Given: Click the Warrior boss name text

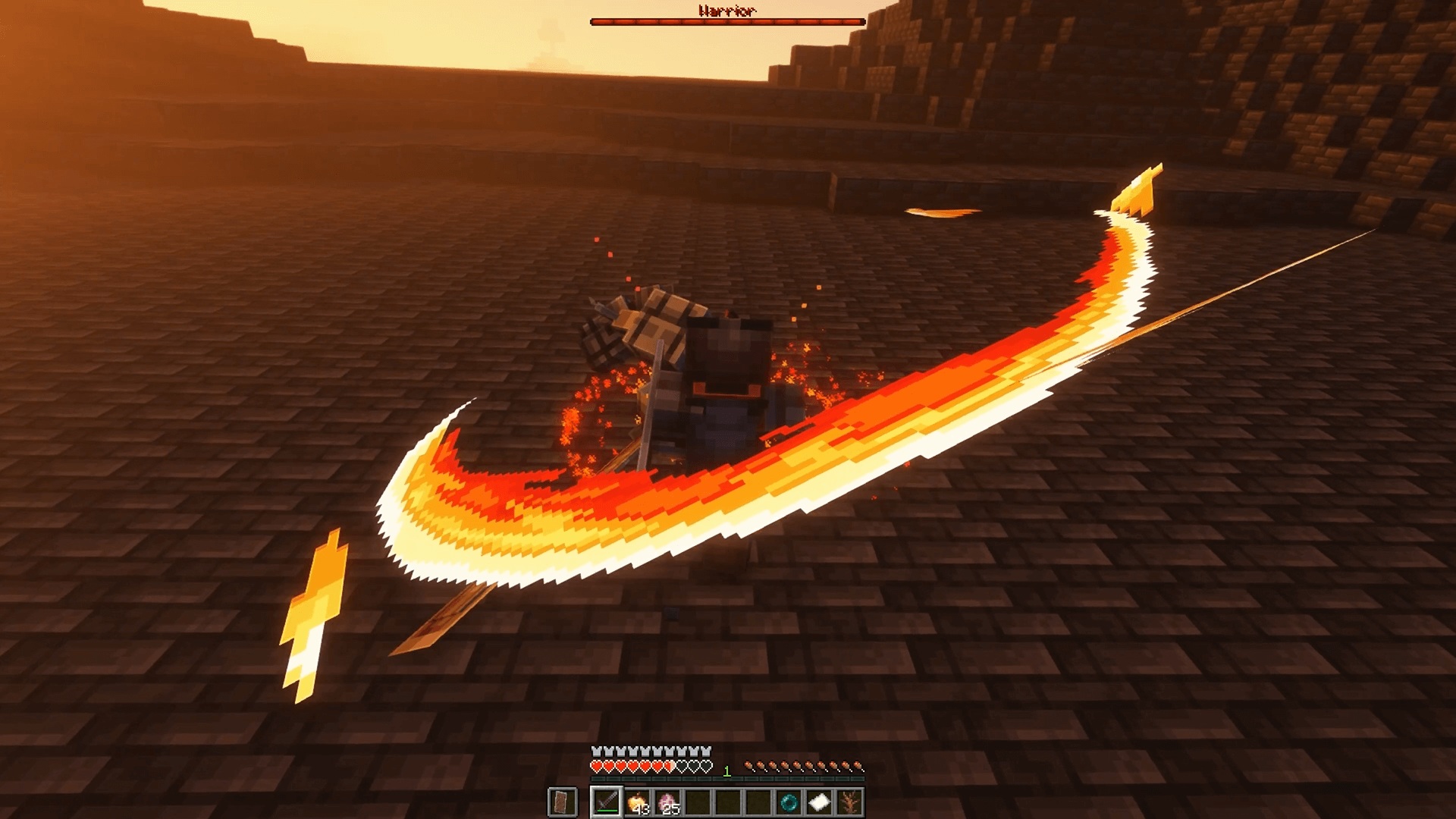Looking at the screenshot, I should click(726, 11).
